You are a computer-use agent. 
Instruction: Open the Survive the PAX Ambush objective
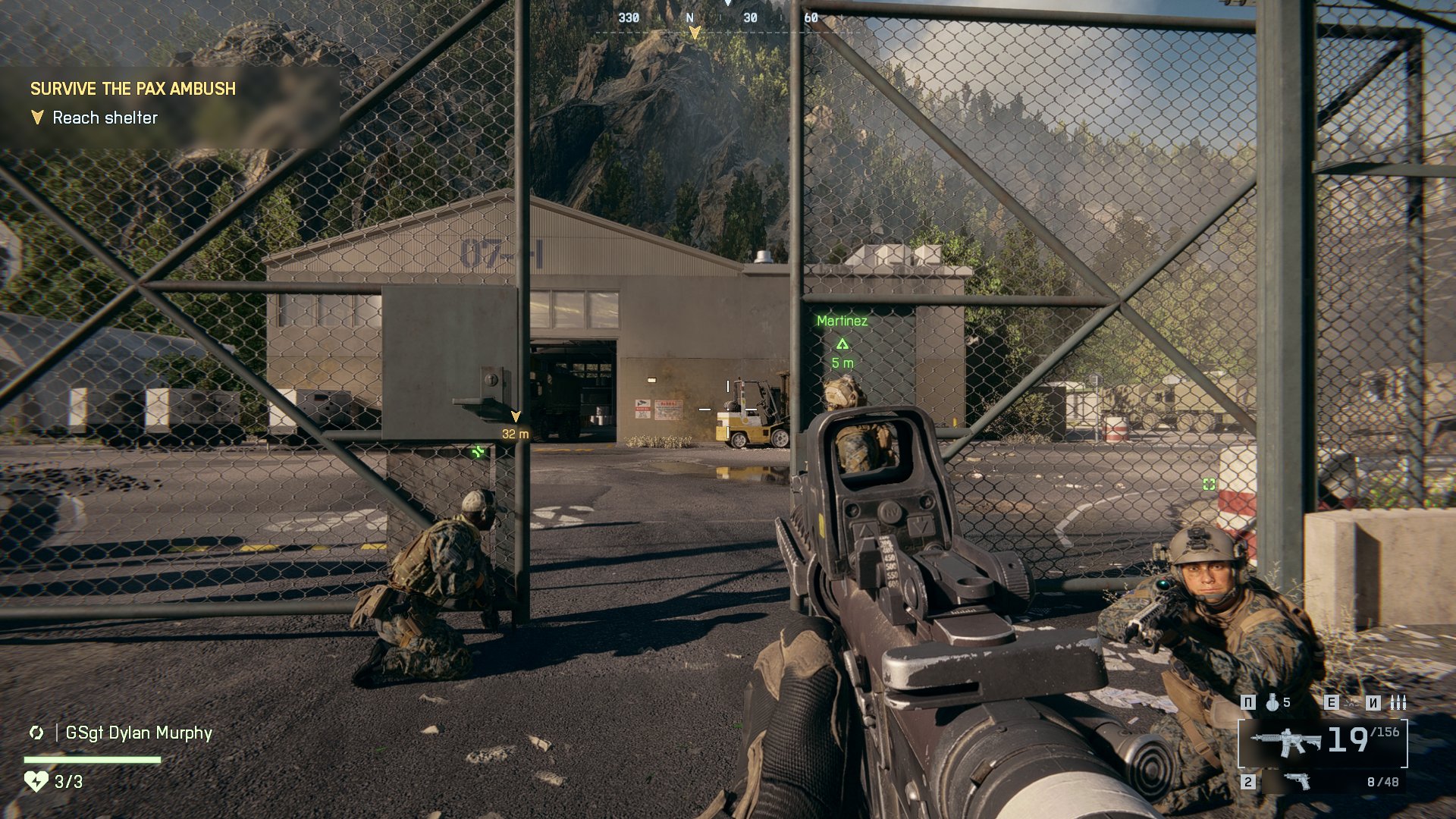(x=133, y=89)
